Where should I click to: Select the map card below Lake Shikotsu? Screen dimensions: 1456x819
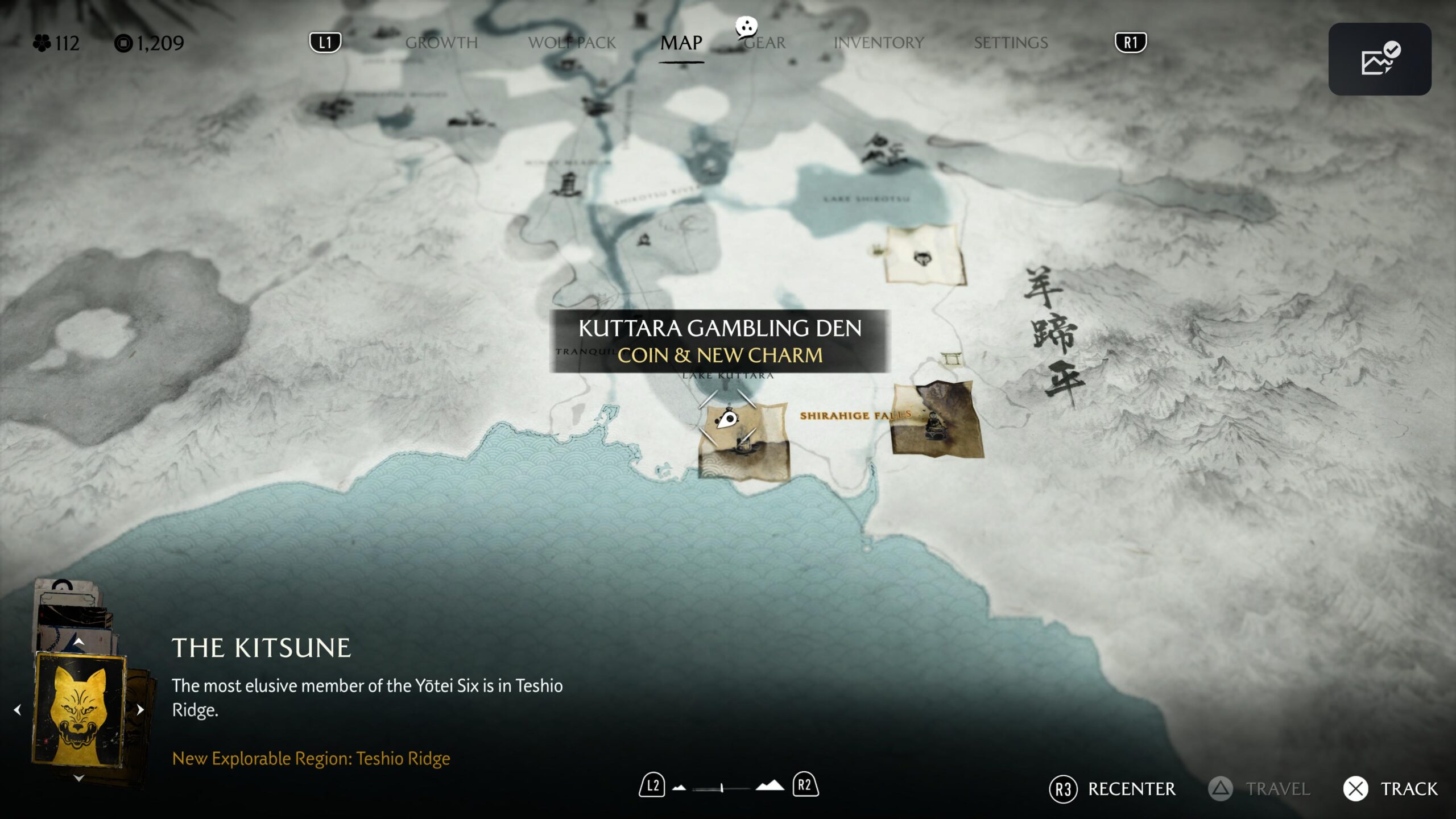click(x=924, y=255)
